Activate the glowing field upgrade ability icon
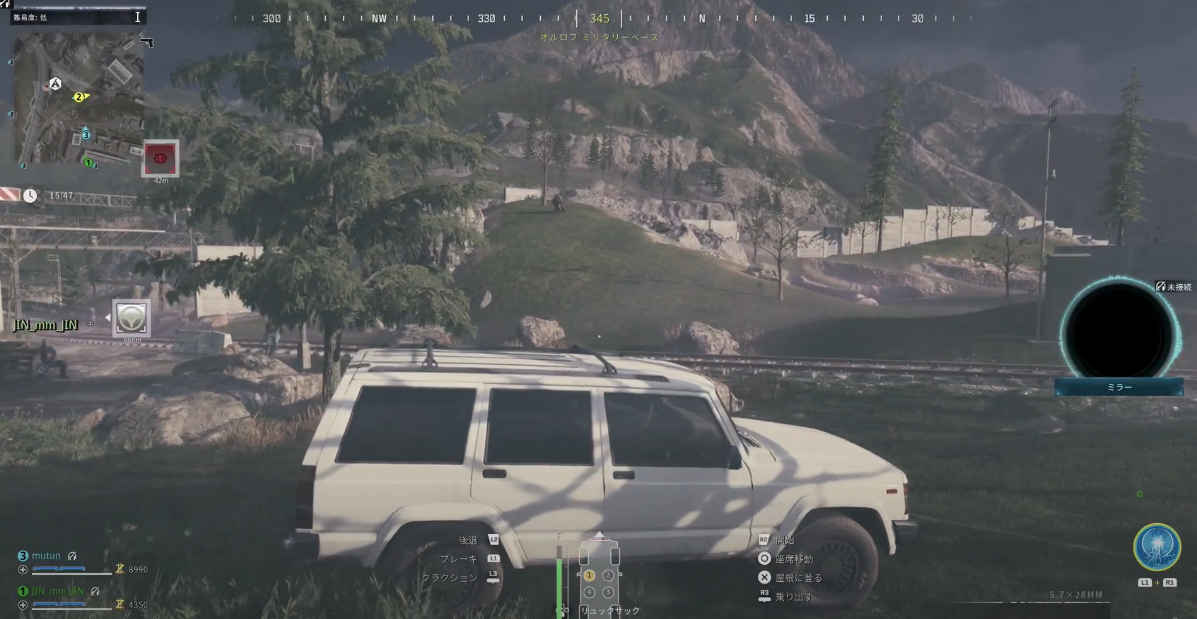 (1156, 547)
